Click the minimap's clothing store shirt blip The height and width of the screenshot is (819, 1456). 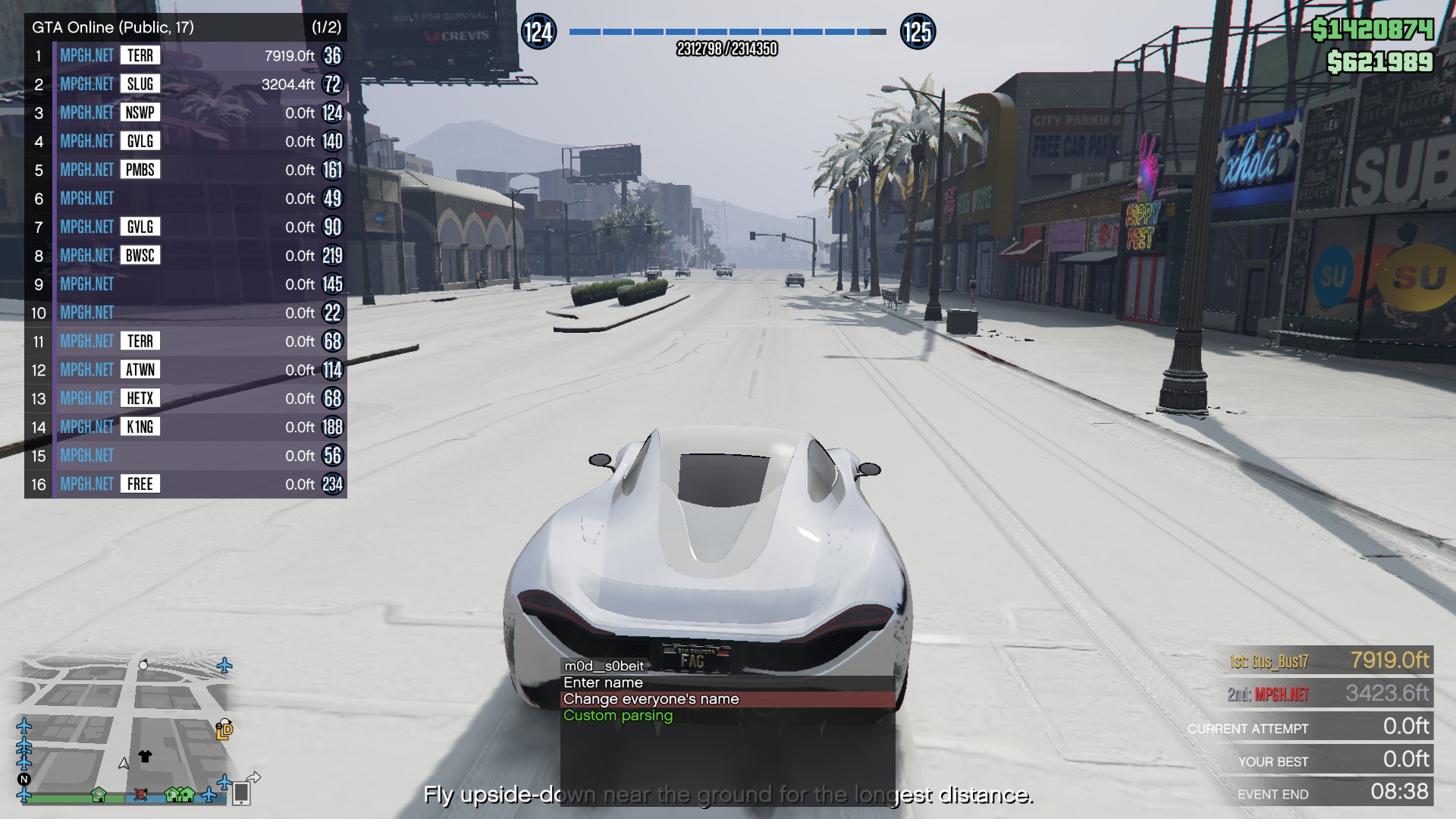[x=146, y=756]
